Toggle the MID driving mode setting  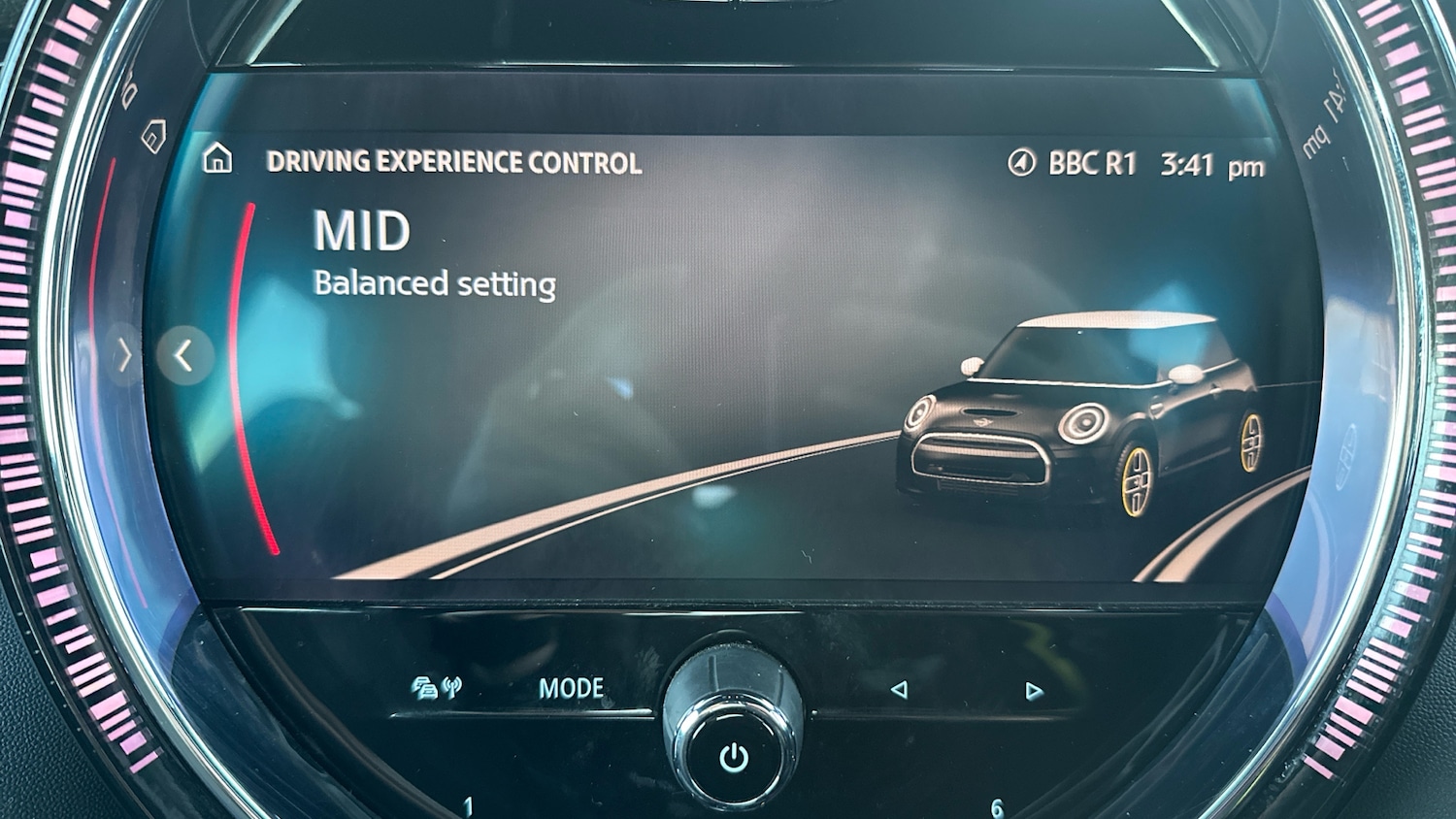tap(361, 230)
